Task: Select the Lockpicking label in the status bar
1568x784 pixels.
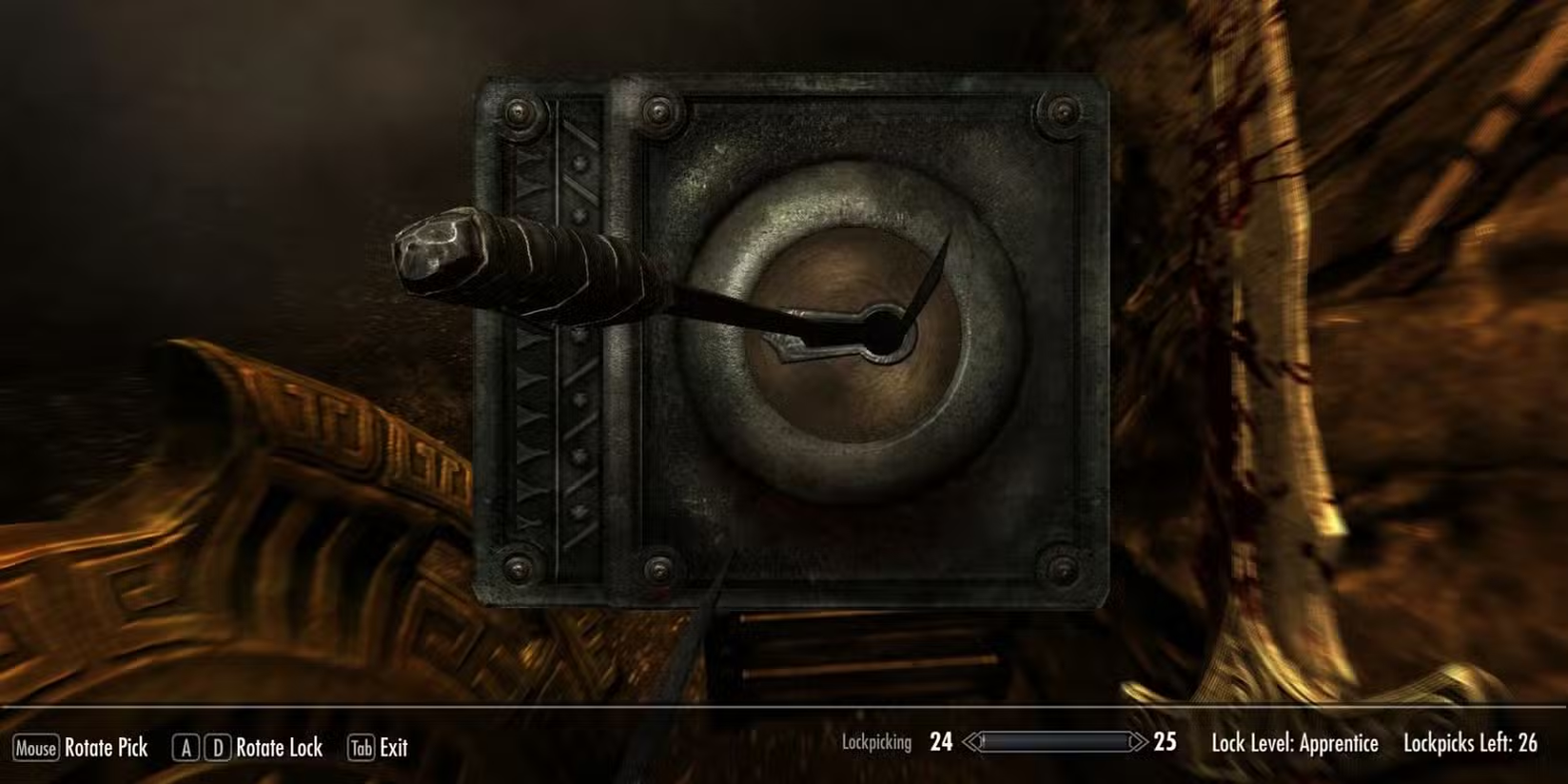Action: tap(876, 742)
